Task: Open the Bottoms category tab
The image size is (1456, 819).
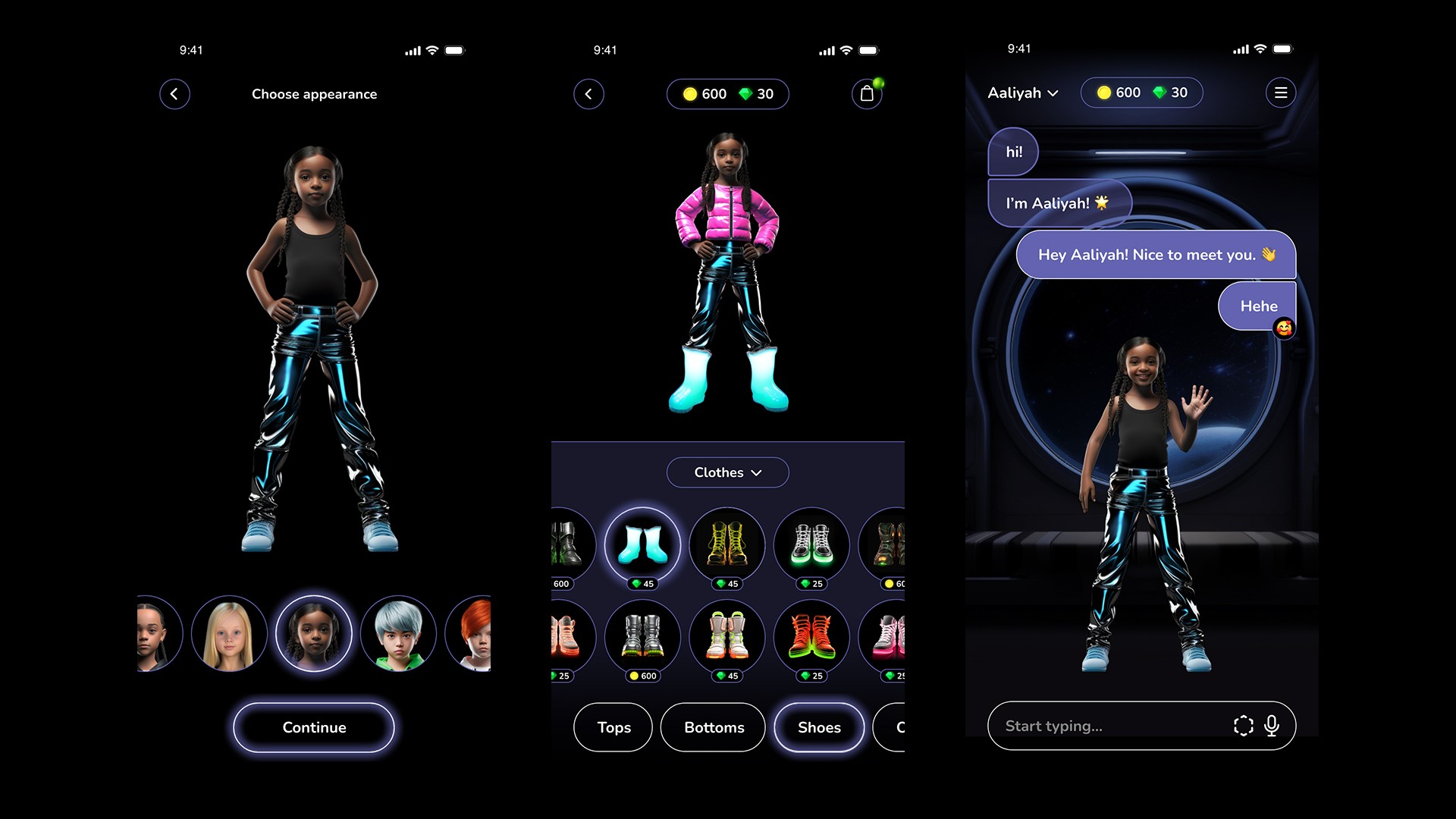Action: (713, 727)
